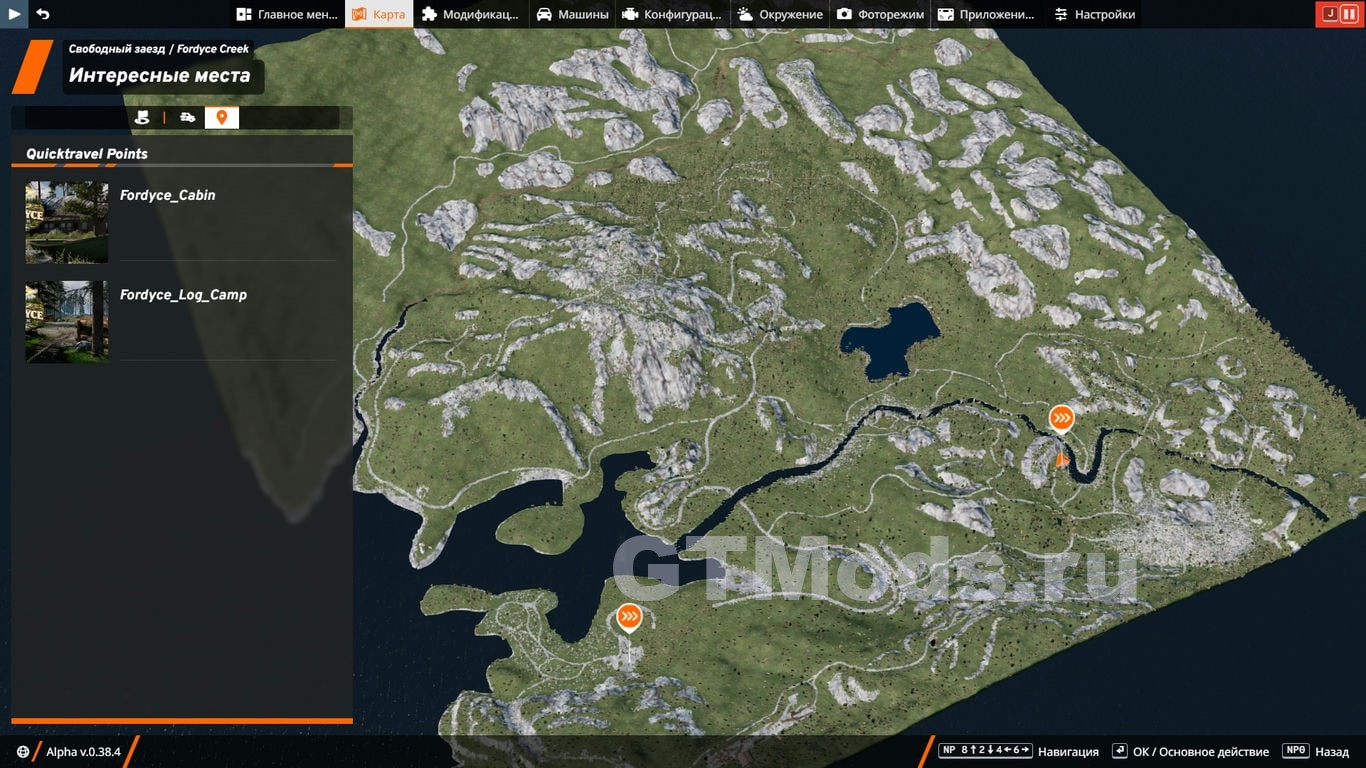Resume the game with the play arrow button

point(14,14)
